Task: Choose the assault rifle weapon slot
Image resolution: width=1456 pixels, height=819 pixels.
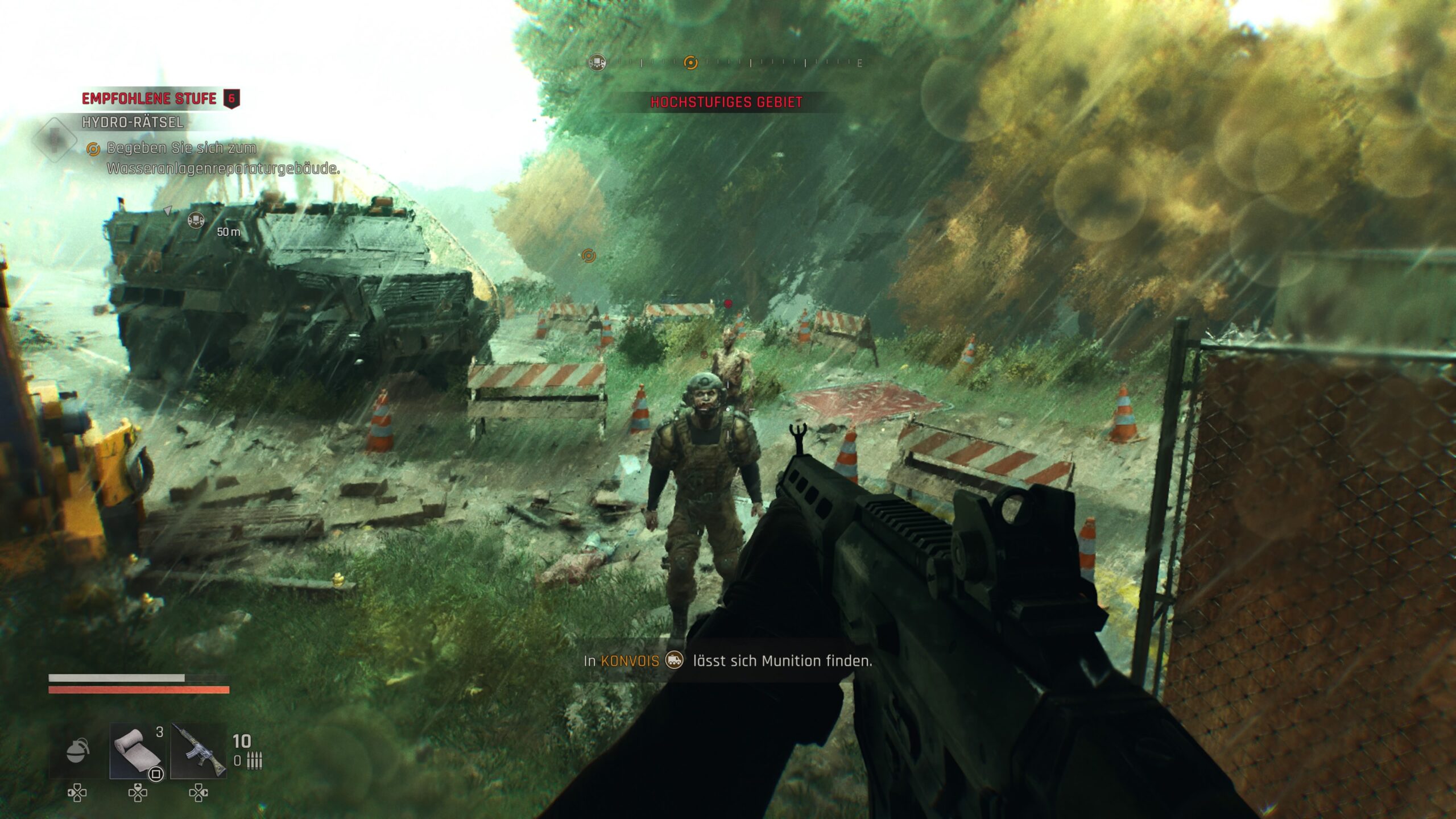Action: point(198,751)
